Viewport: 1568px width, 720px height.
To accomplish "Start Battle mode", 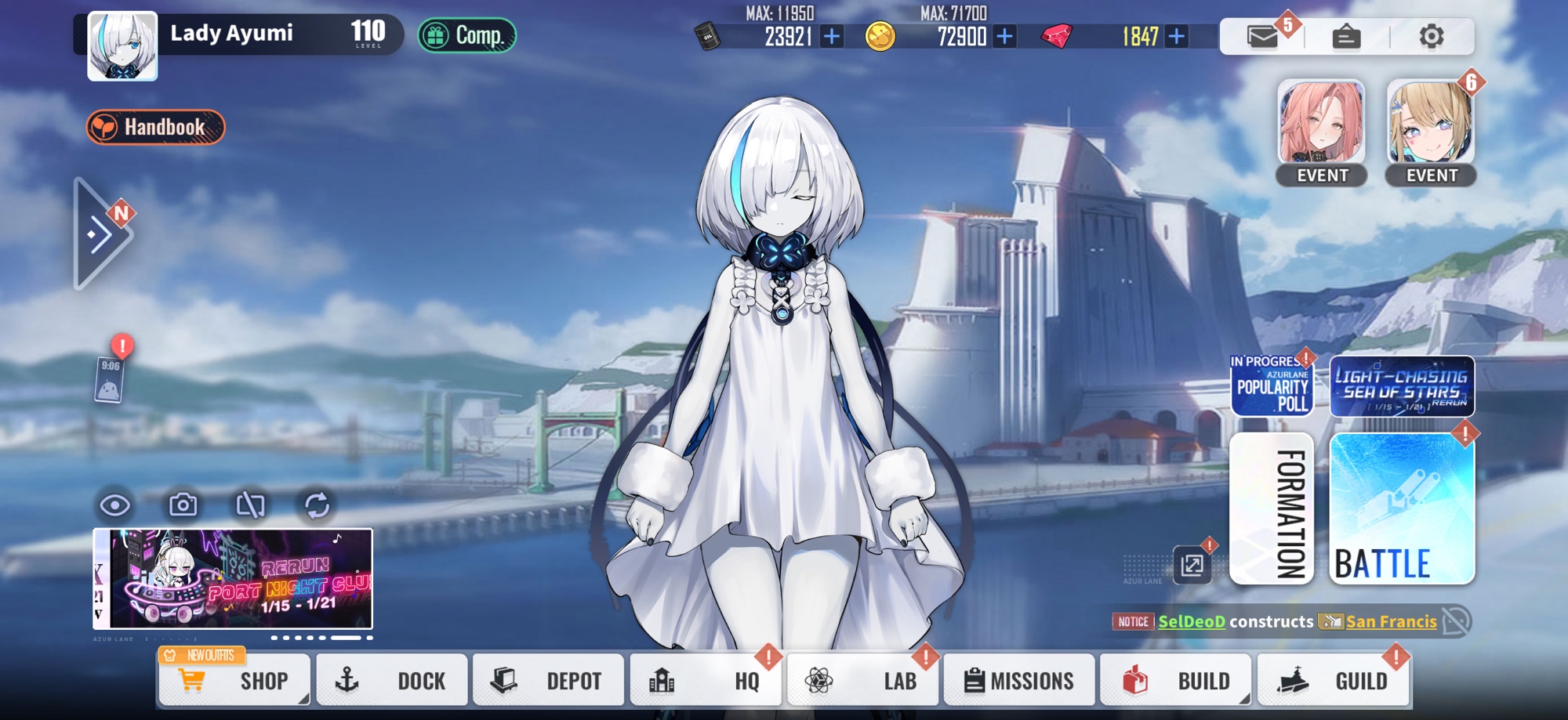I will 1401,508.
